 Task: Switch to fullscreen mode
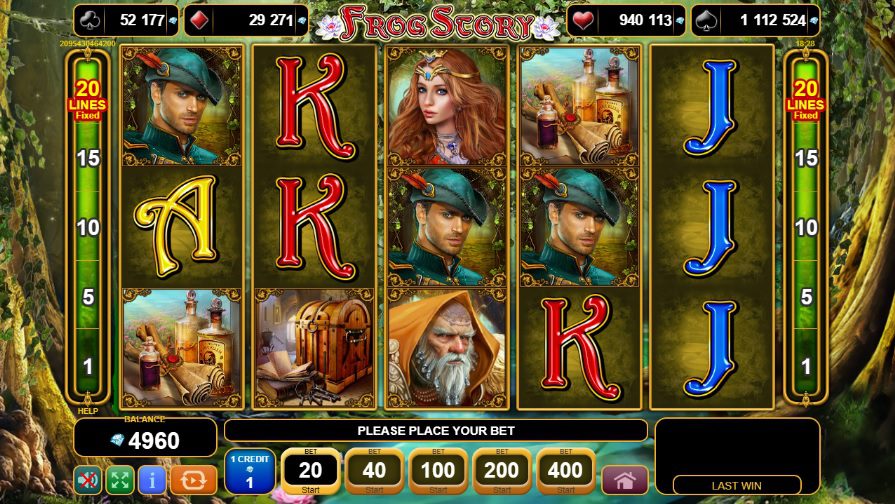coord(120,480)
